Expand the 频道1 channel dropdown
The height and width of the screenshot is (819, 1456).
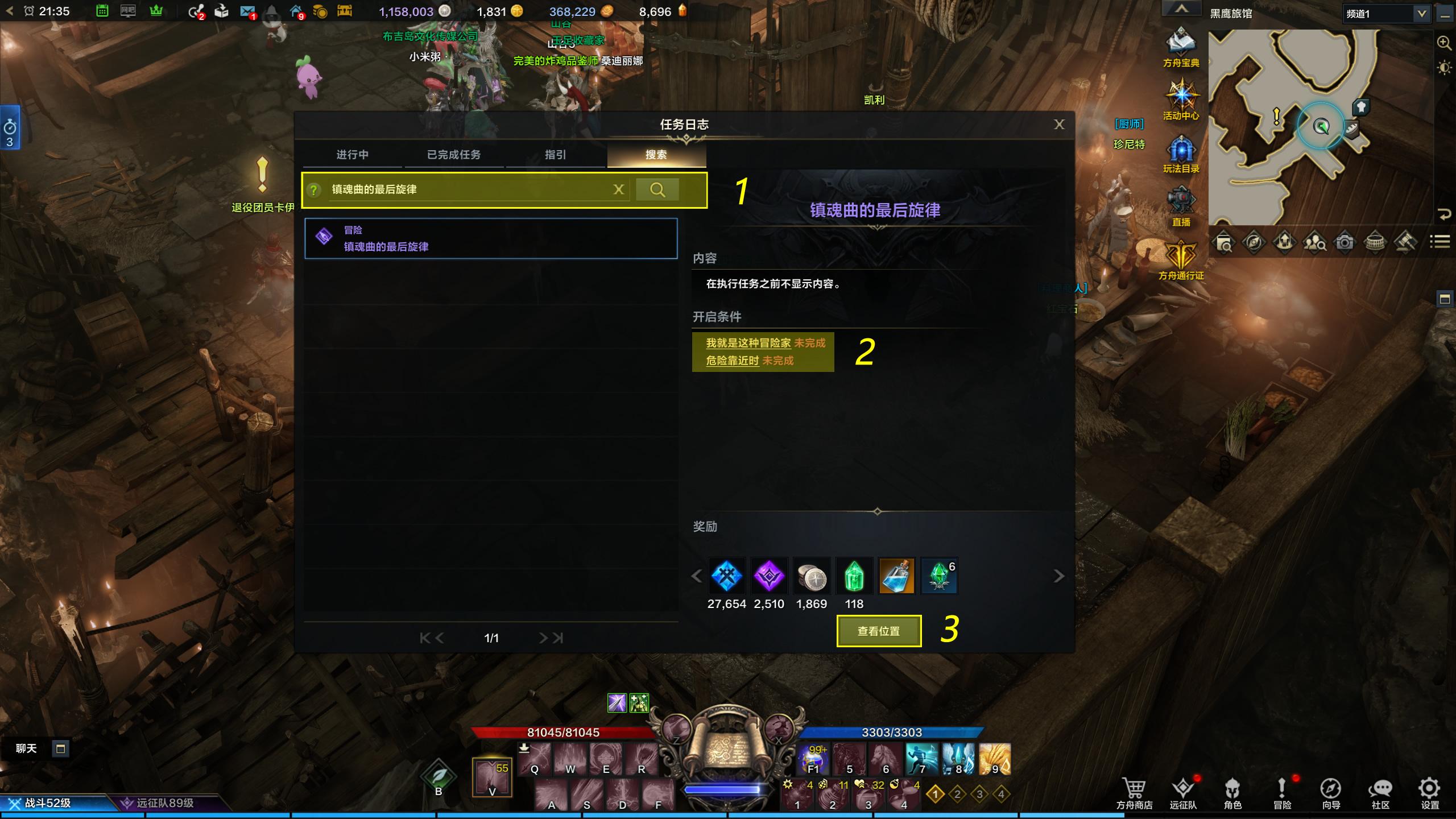coord(1421,14)
